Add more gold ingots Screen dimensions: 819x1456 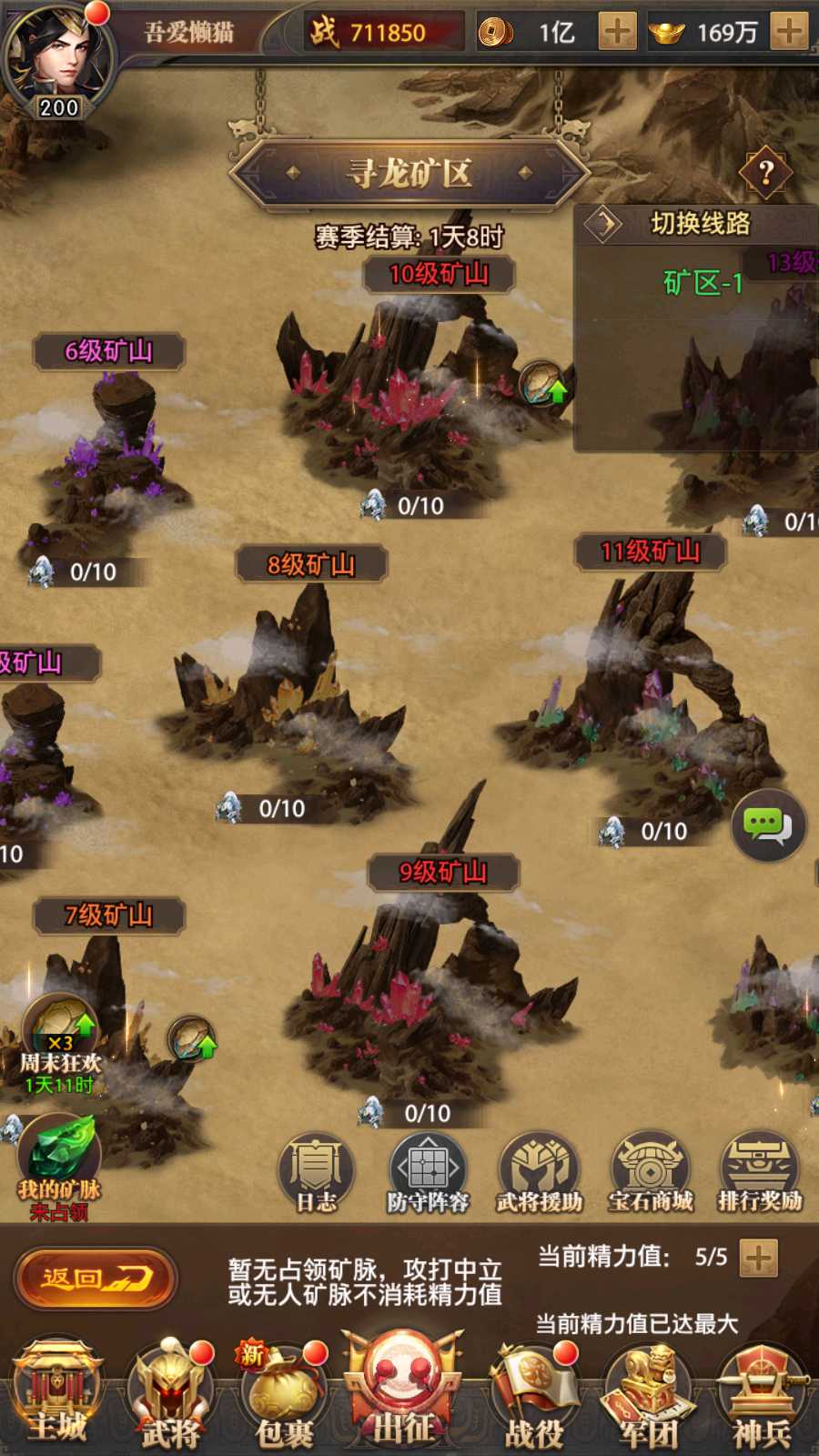coord(788,32)
